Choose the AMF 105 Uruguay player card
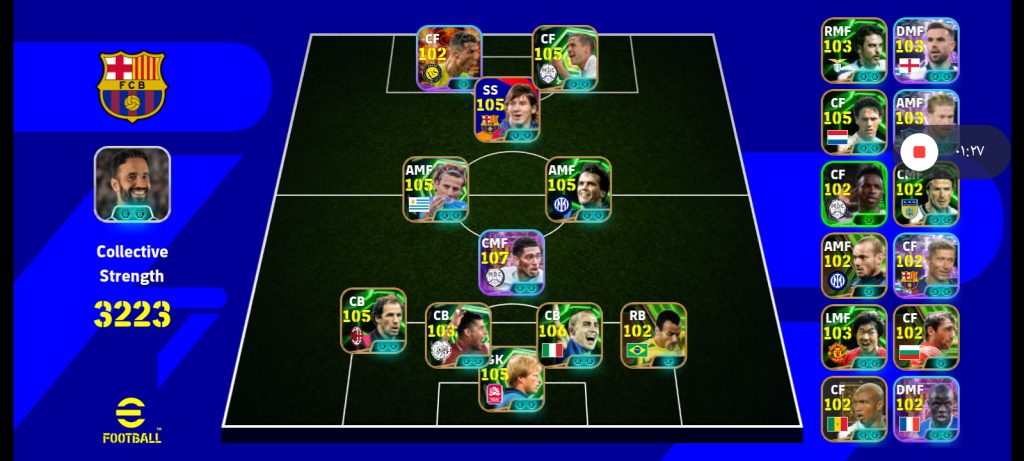1024x461 pixels. [435, 189]
